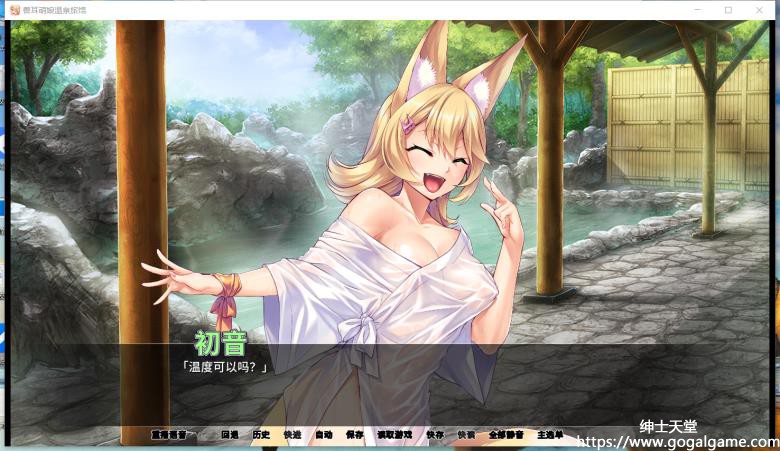Viewport: 780px width, 451px height.
Task: Close the game window
Action: [758, 10]
